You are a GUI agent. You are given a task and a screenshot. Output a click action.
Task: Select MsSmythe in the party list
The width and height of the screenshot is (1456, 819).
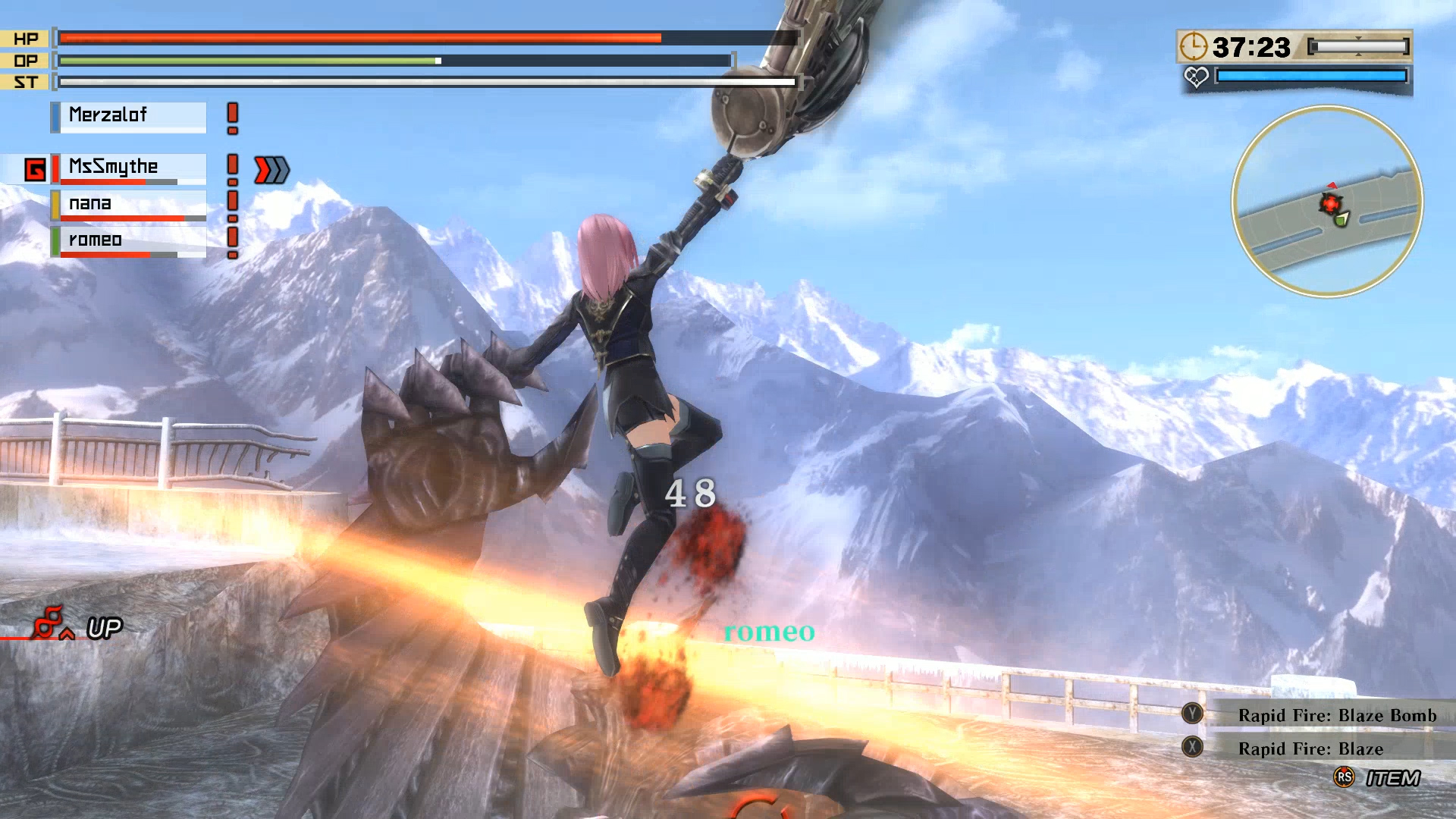pyautogui.click(x=129, y=168)
